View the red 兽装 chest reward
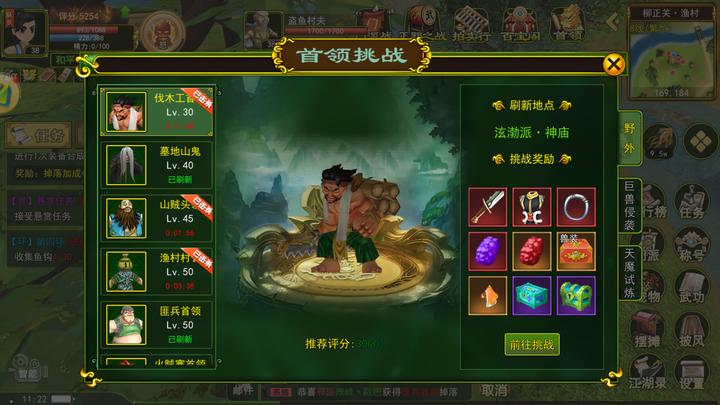Screen dimensions: 720x405 point(575,250)
